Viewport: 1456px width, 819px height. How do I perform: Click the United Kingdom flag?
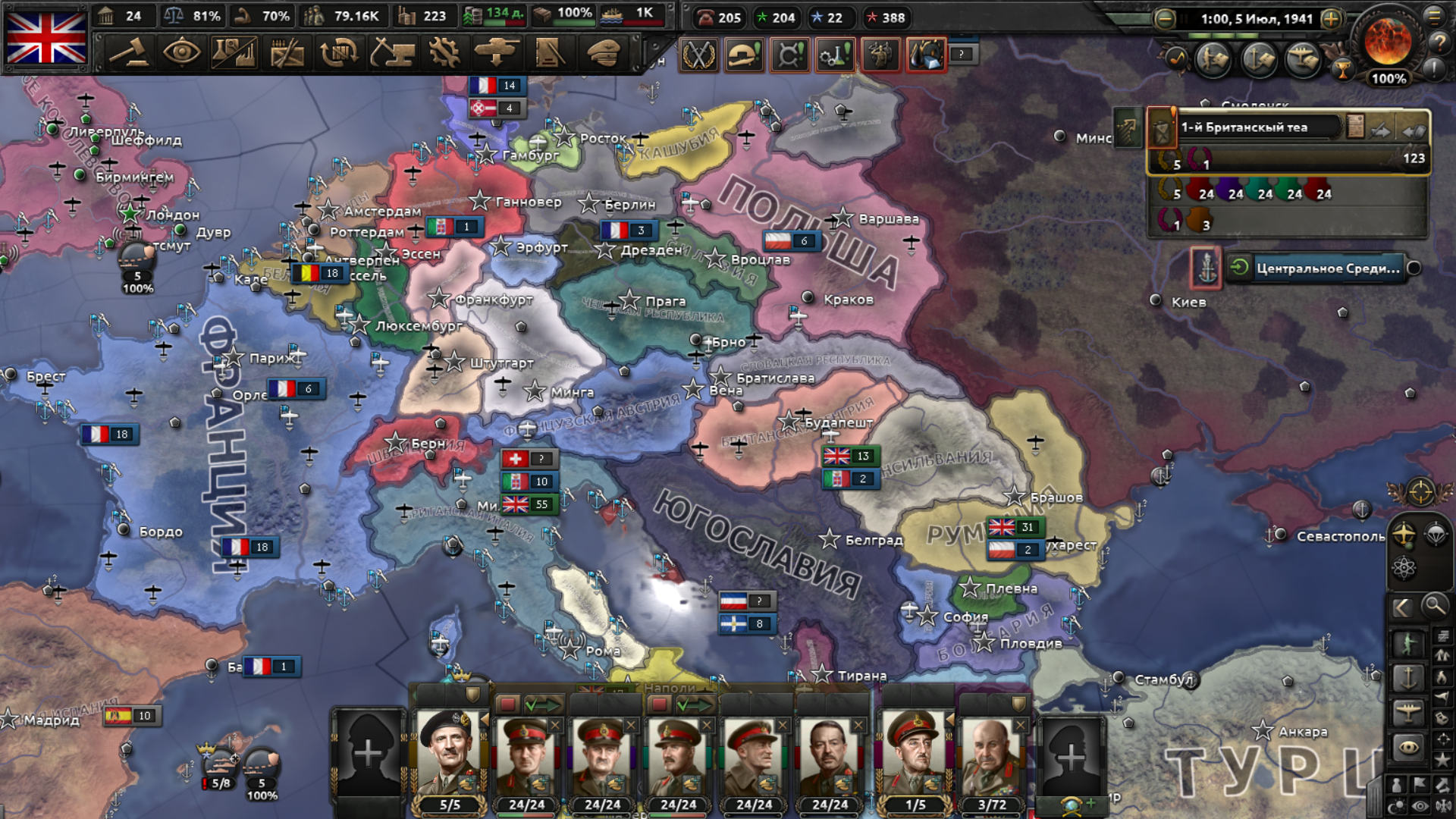click(x=46, y=38)
